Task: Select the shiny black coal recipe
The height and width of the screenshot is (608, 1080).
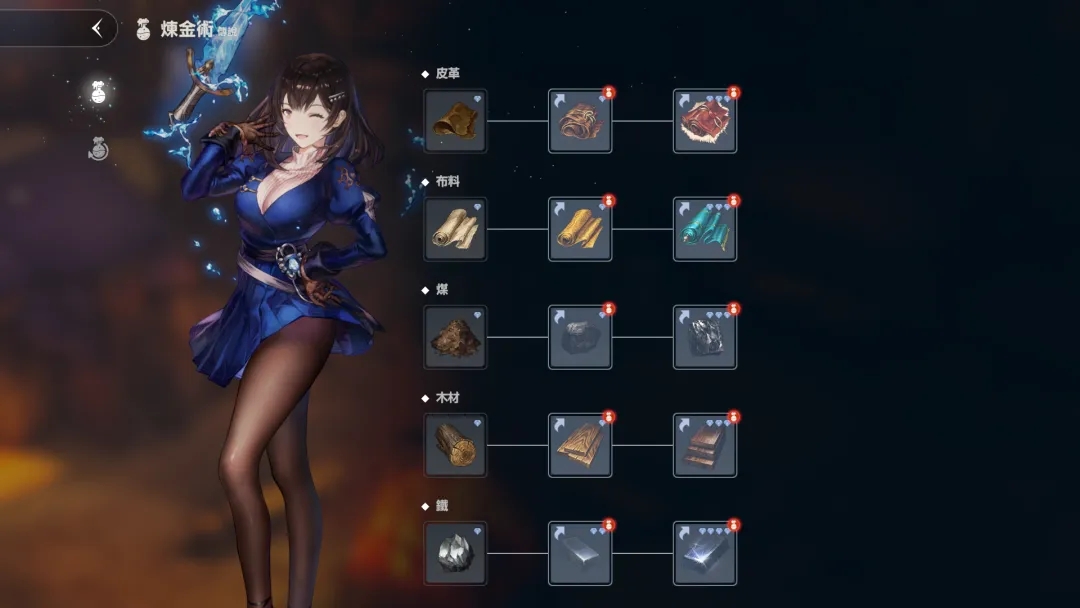Action: click(705, 337)
